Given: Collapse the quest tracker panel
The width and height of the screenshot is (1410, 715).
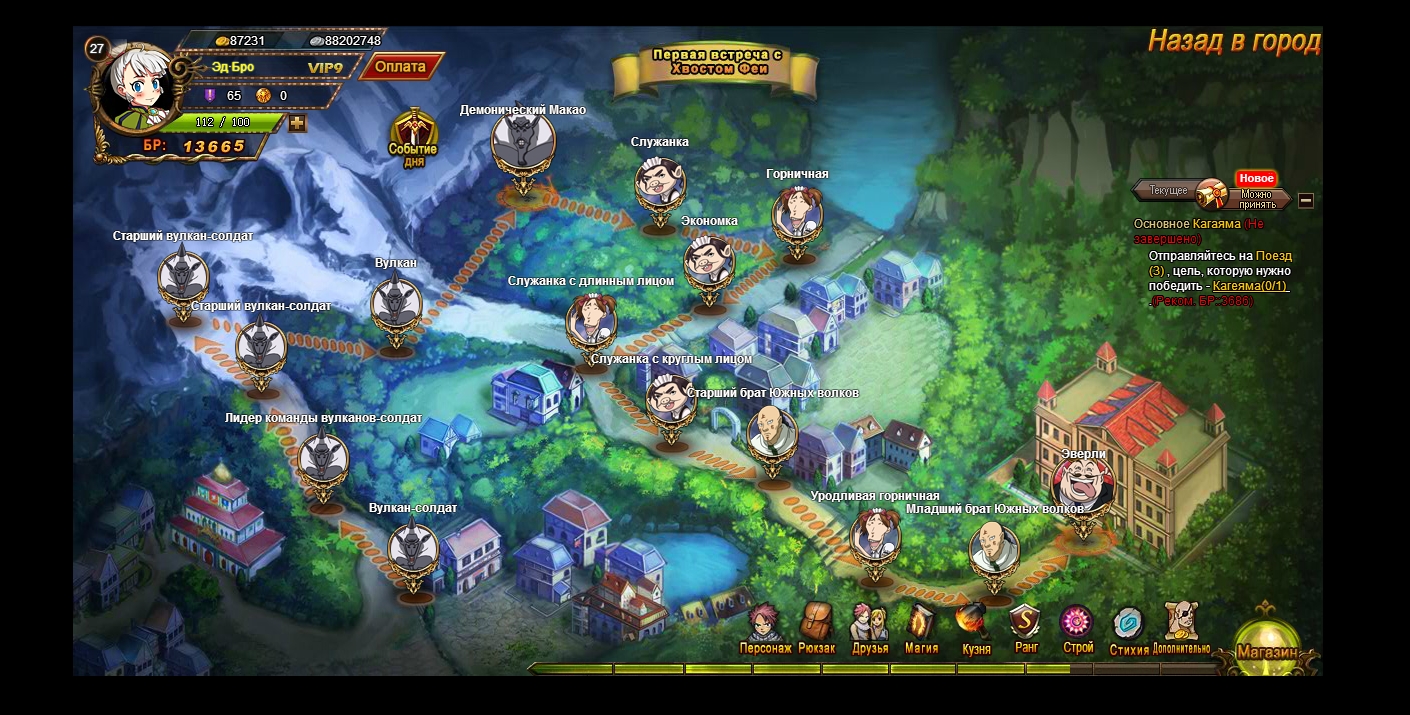Looking at the screenshot, I should [1306, 200].
